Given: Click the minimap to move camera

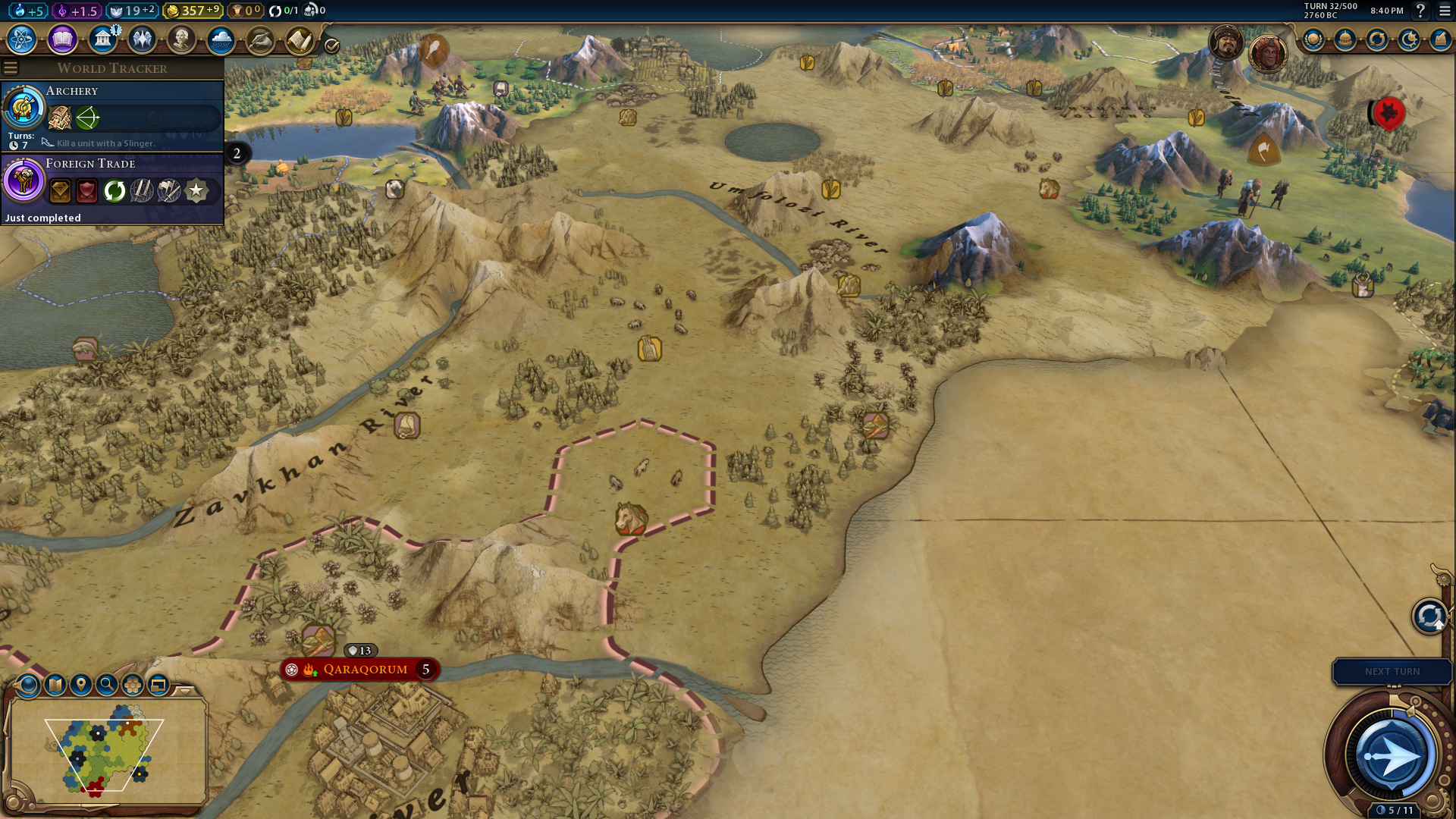Looking at the screenshot, I should [106, 751].
